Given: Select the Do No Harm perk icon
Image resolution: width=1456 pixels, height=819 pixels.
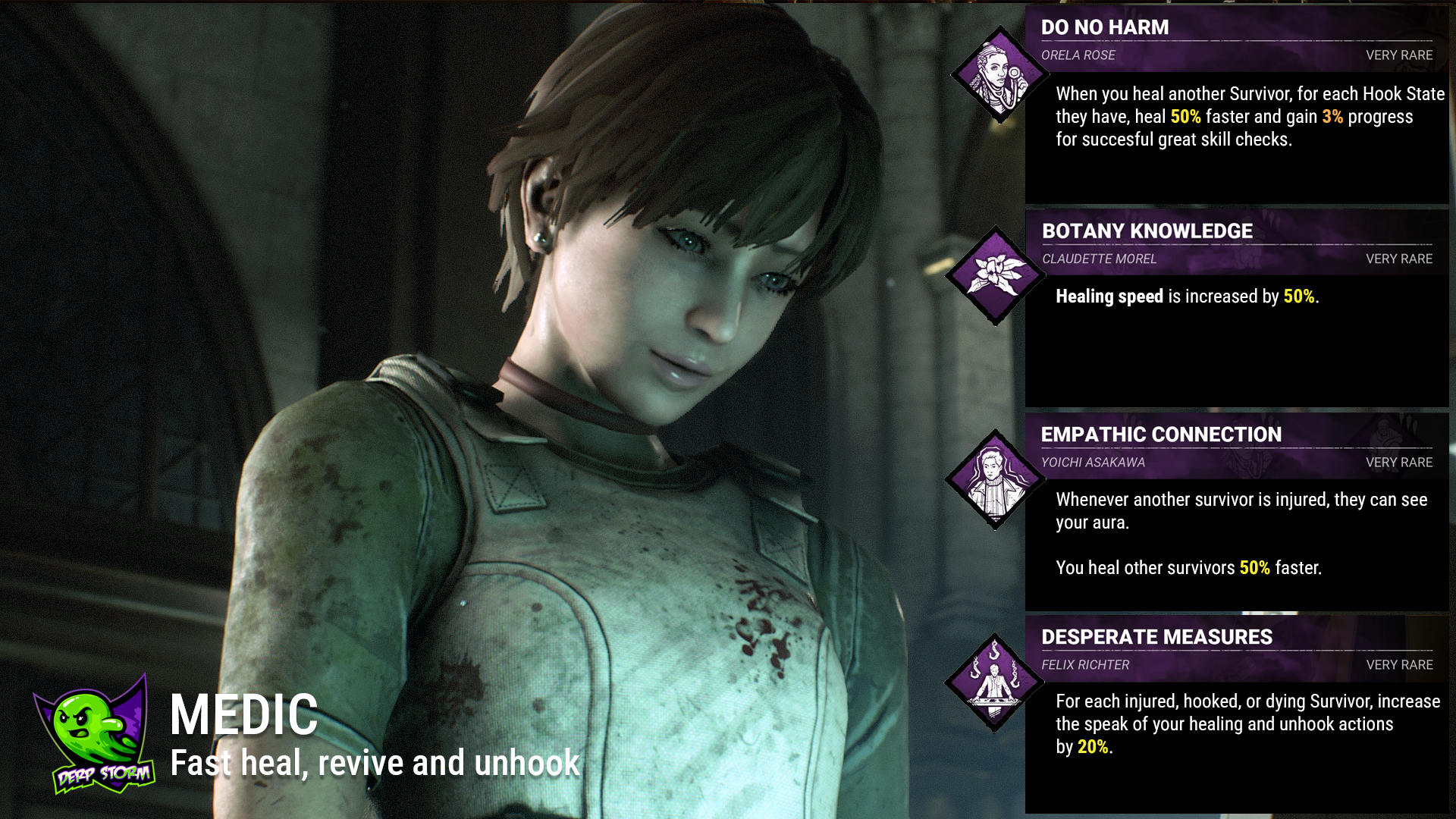Looking at the screenshot, I should click(x=999, y=75).
